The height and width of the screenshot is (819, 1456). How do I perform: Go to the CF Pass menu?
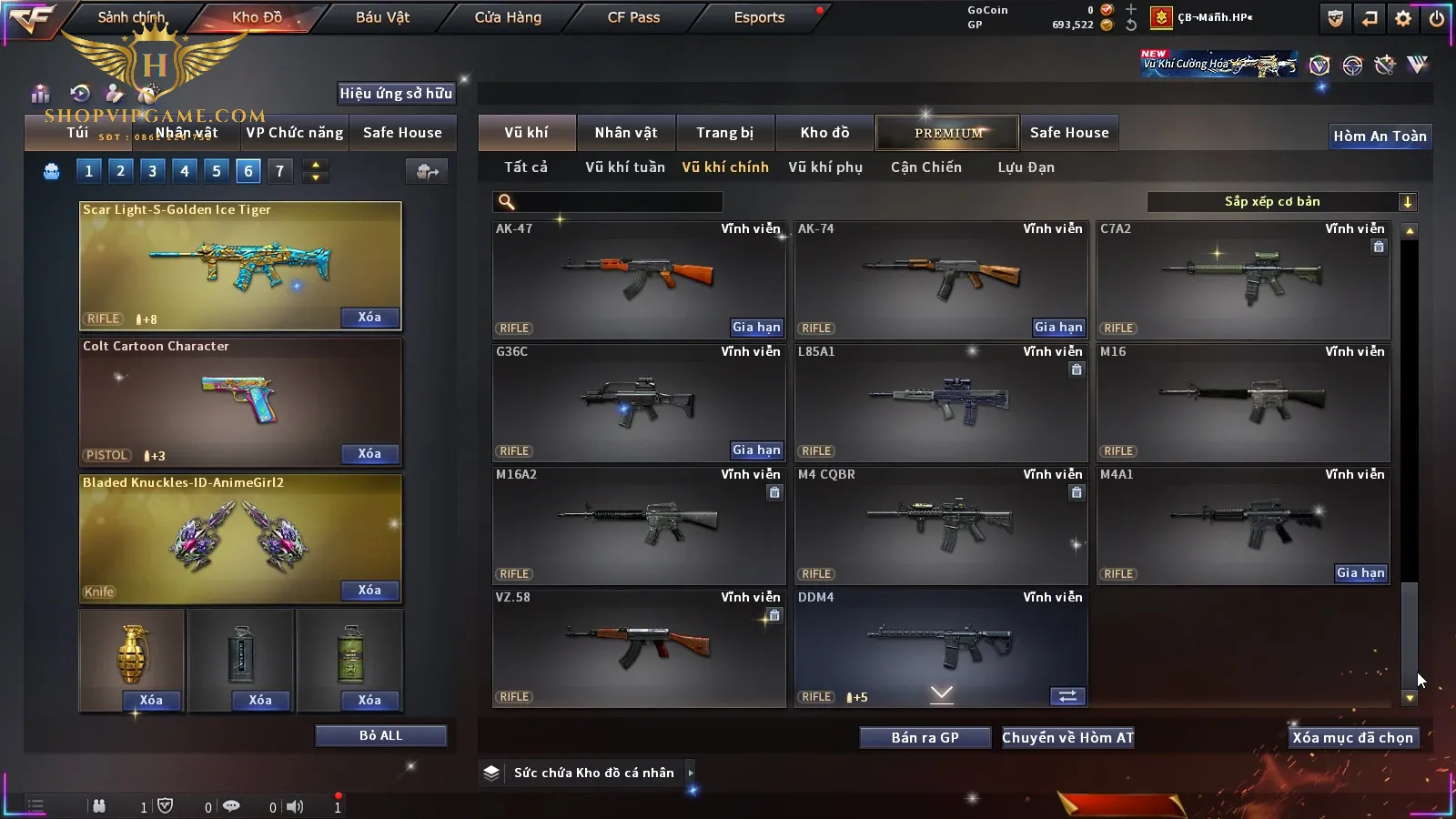point(633,17)
